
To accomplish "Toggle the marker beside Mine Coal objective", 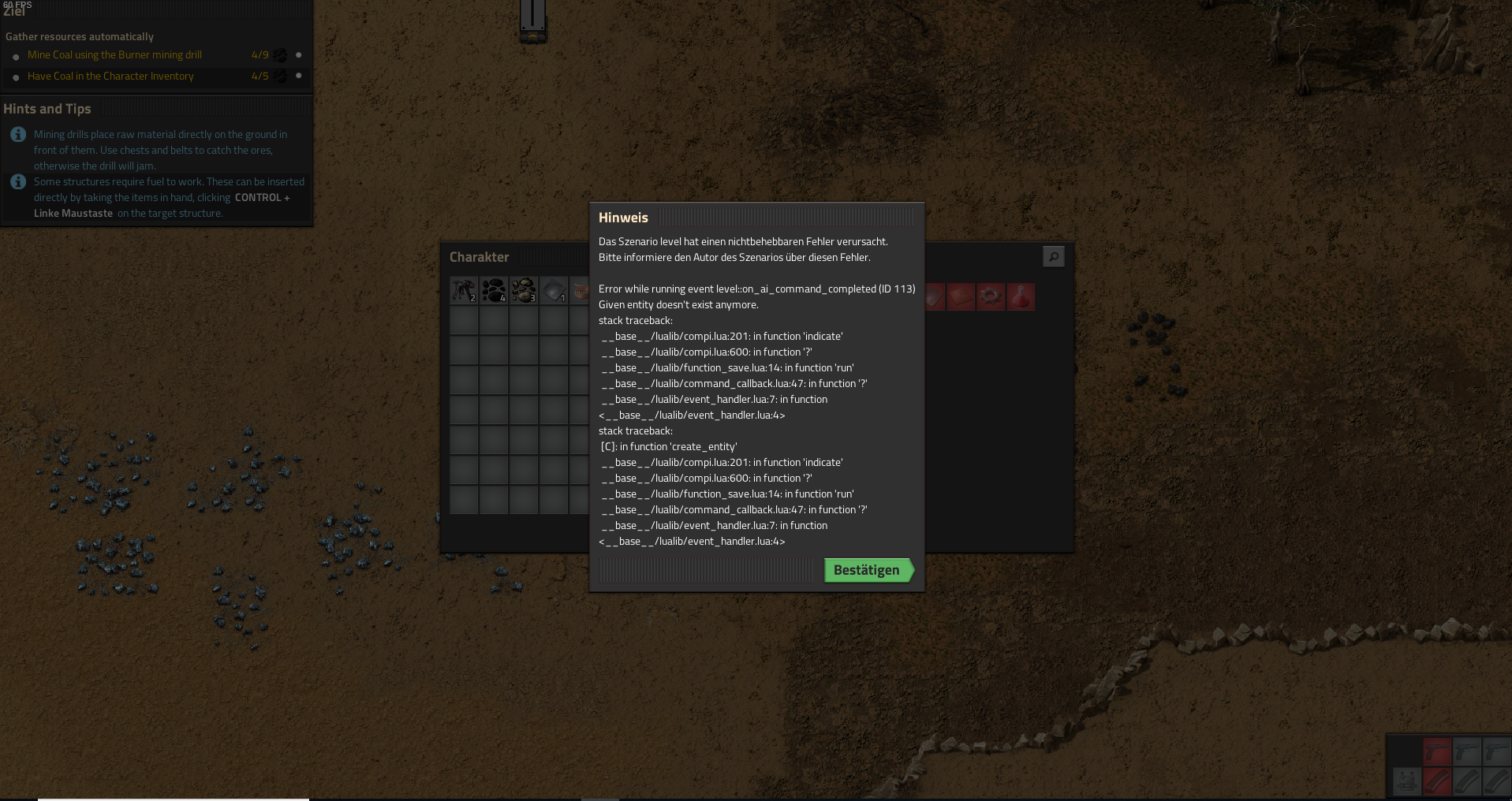I will 297,55.
